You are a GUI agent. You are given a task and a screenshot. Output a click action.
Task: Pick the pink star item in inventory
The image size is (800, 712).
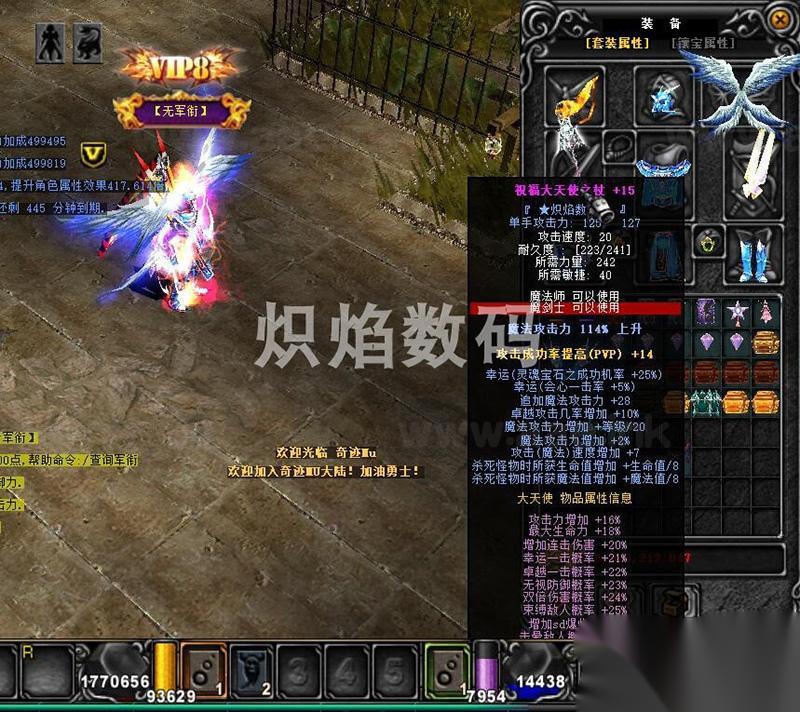pyautogui.click(x=738, y=312)
